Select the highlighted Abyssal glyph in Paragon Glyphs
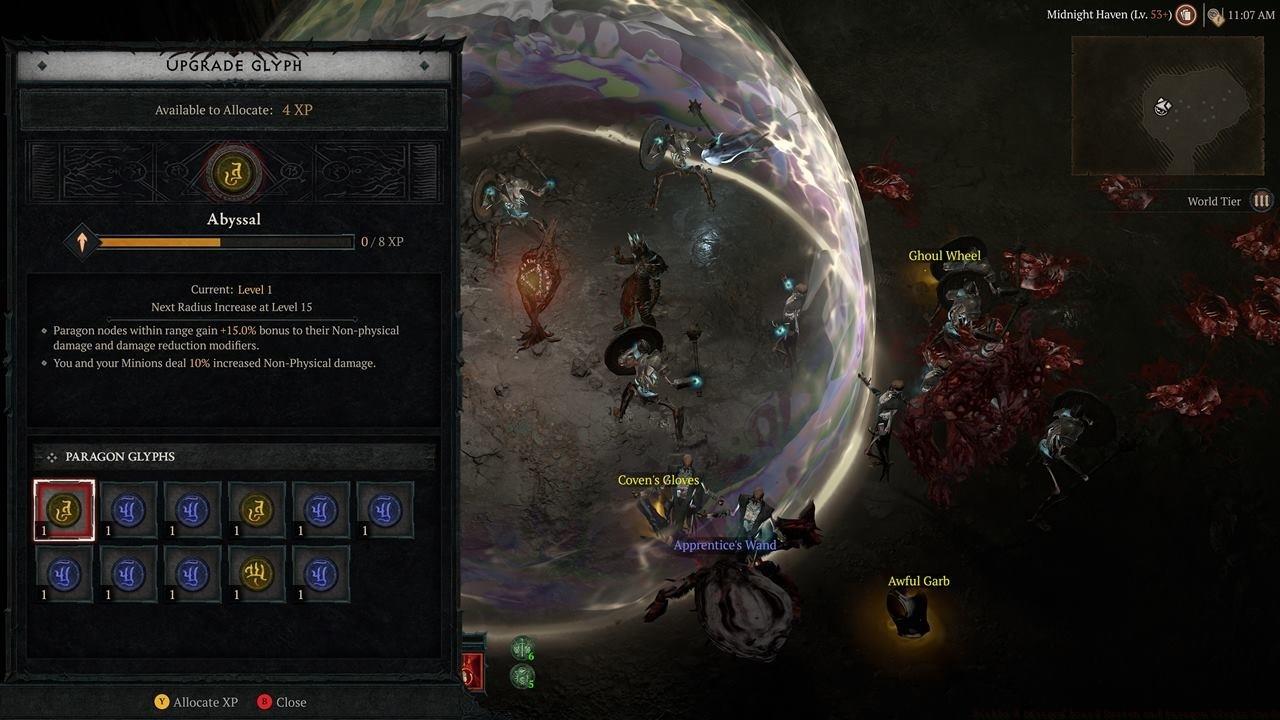Image resolution: width=1280 pixels, height=720 pixels. (64, 510)
